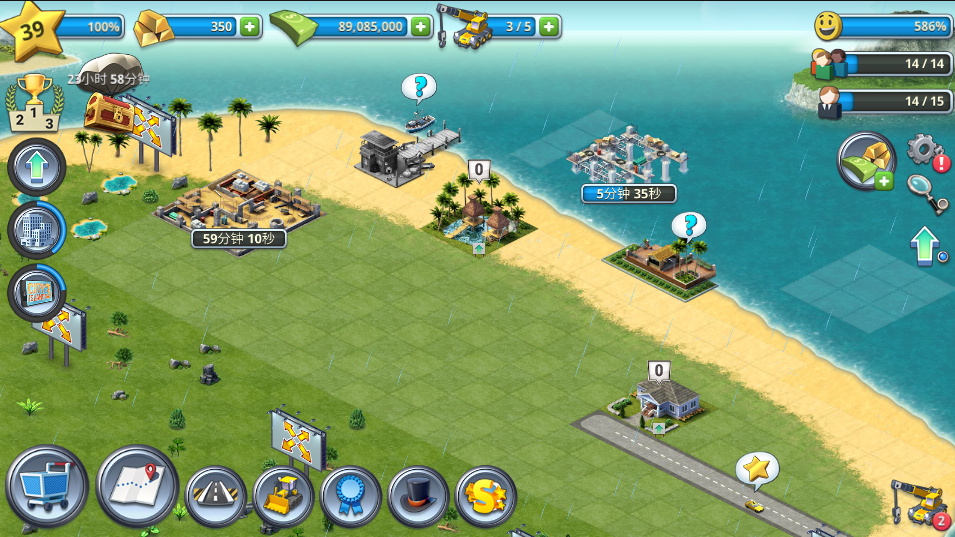Click the gold and cash purchase button
955x537 pixels.
[x=865, y=161]
